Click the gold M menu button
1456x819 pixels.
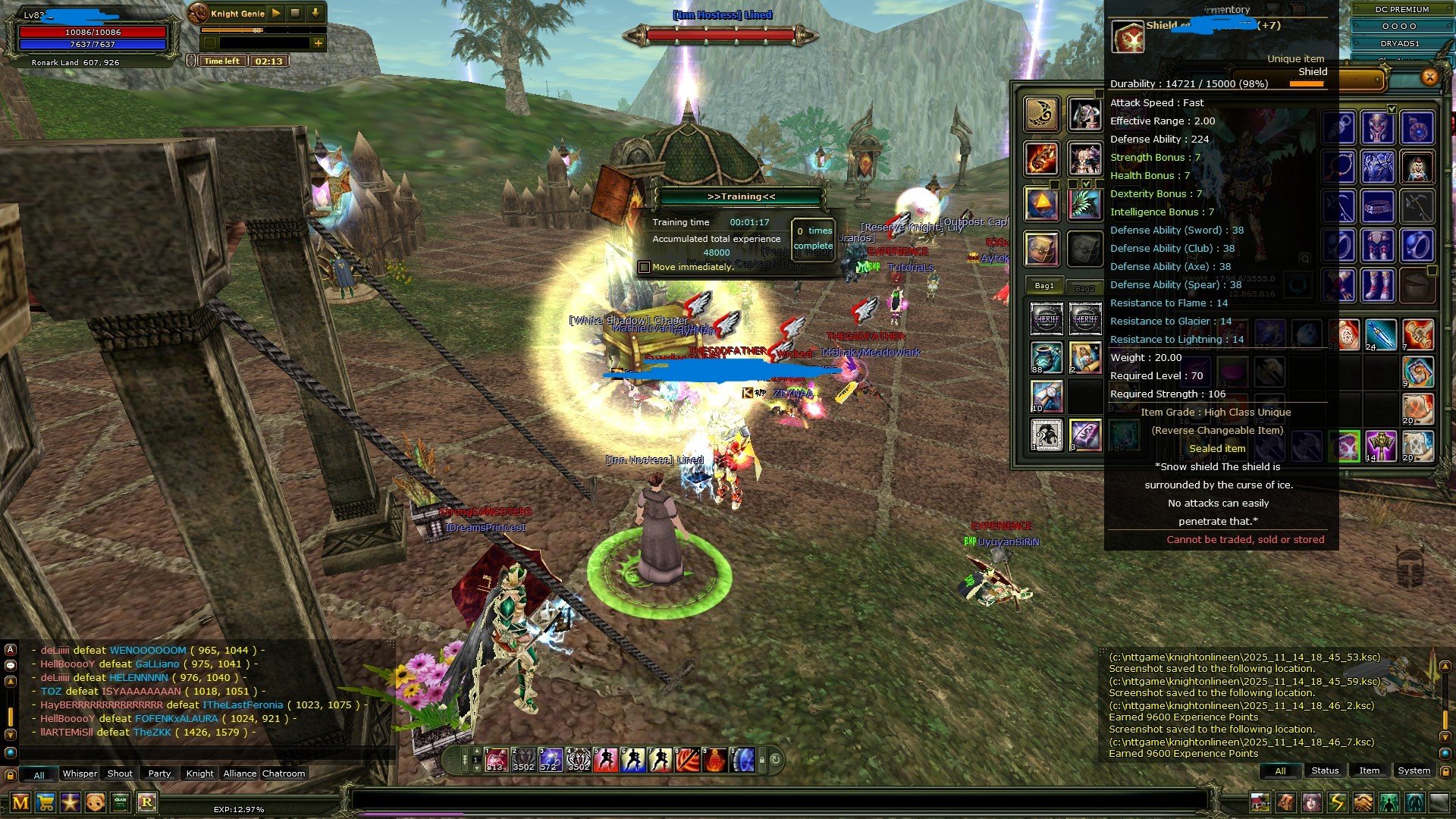[x=20, y=802]
